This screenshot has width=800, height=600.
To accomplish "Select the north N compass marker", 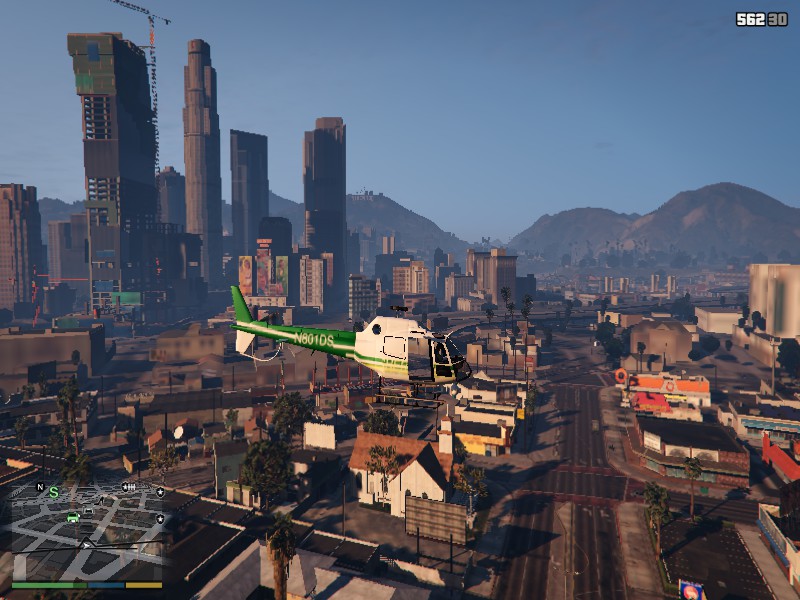I will click(x=40, y=487).
